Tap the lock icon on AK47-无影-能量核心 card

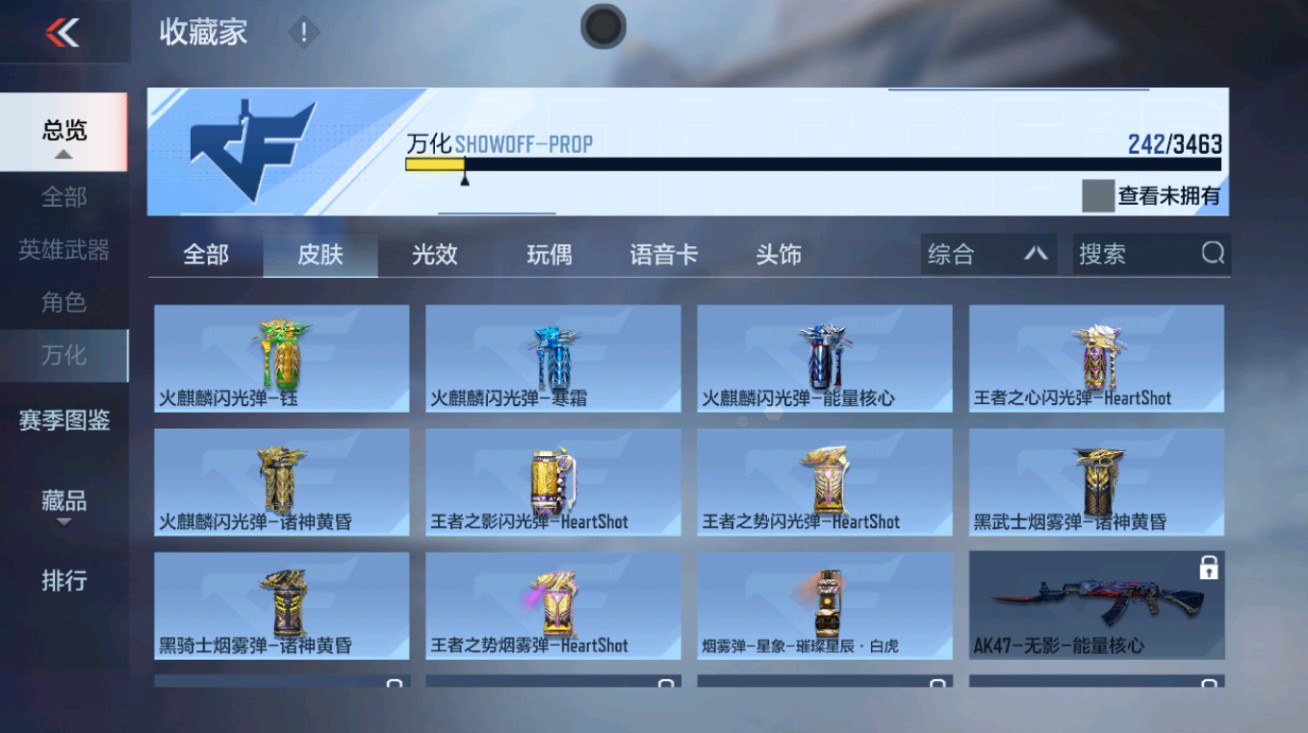1210,568
